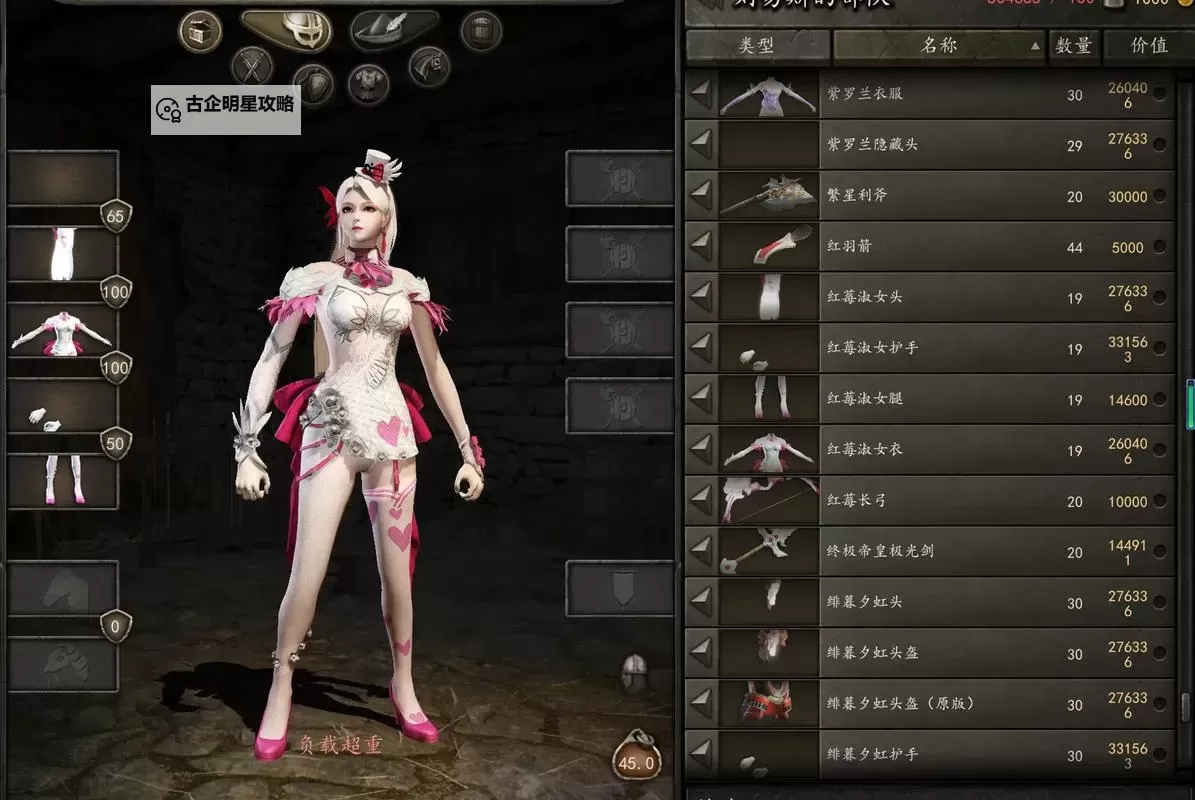Select the equipped pink-heeled leg armor slot

coord(63,481)
